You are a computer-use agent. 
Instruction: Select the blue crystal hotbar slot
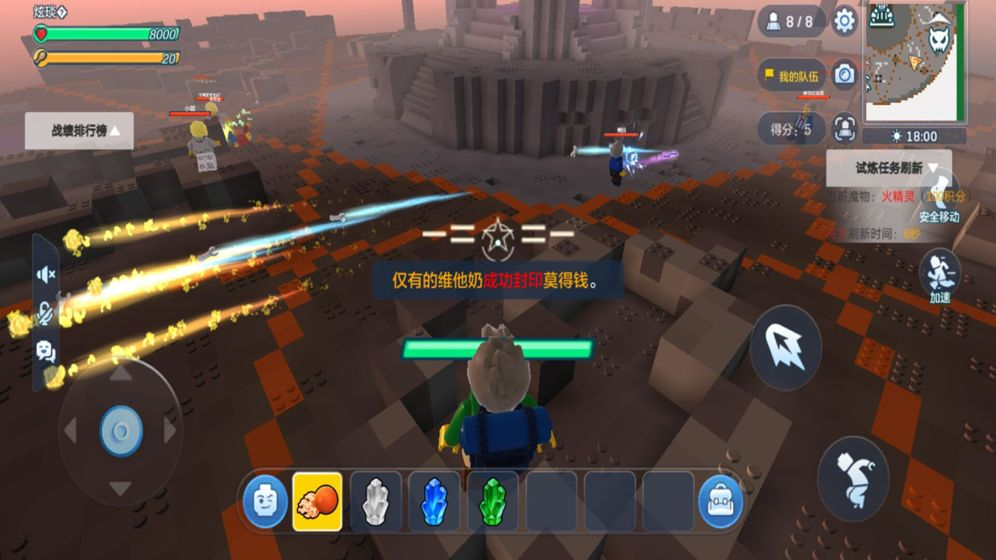[x=434, y=501]
